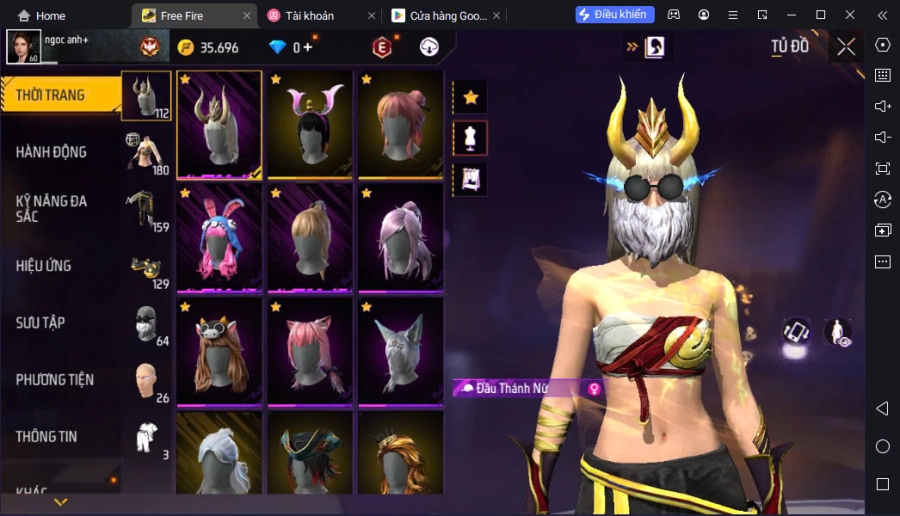Expand the category list with the down arrow
The width and height of the screenshot is (900, 516).
pyautogui.click(x=61, y=501)
